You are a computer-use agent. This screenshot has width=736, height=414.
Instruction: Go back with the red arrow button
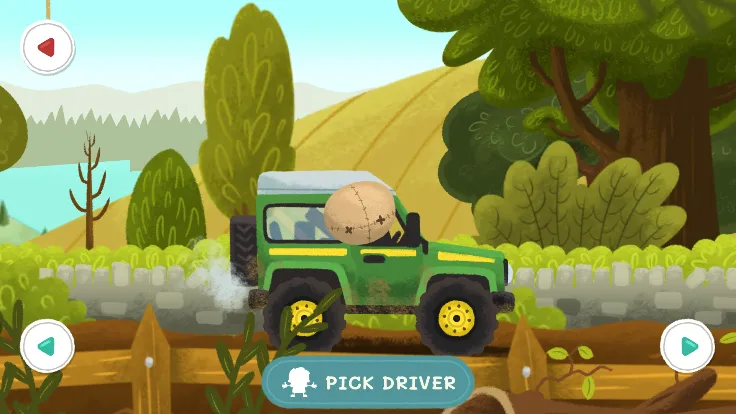tap(47, 47)
